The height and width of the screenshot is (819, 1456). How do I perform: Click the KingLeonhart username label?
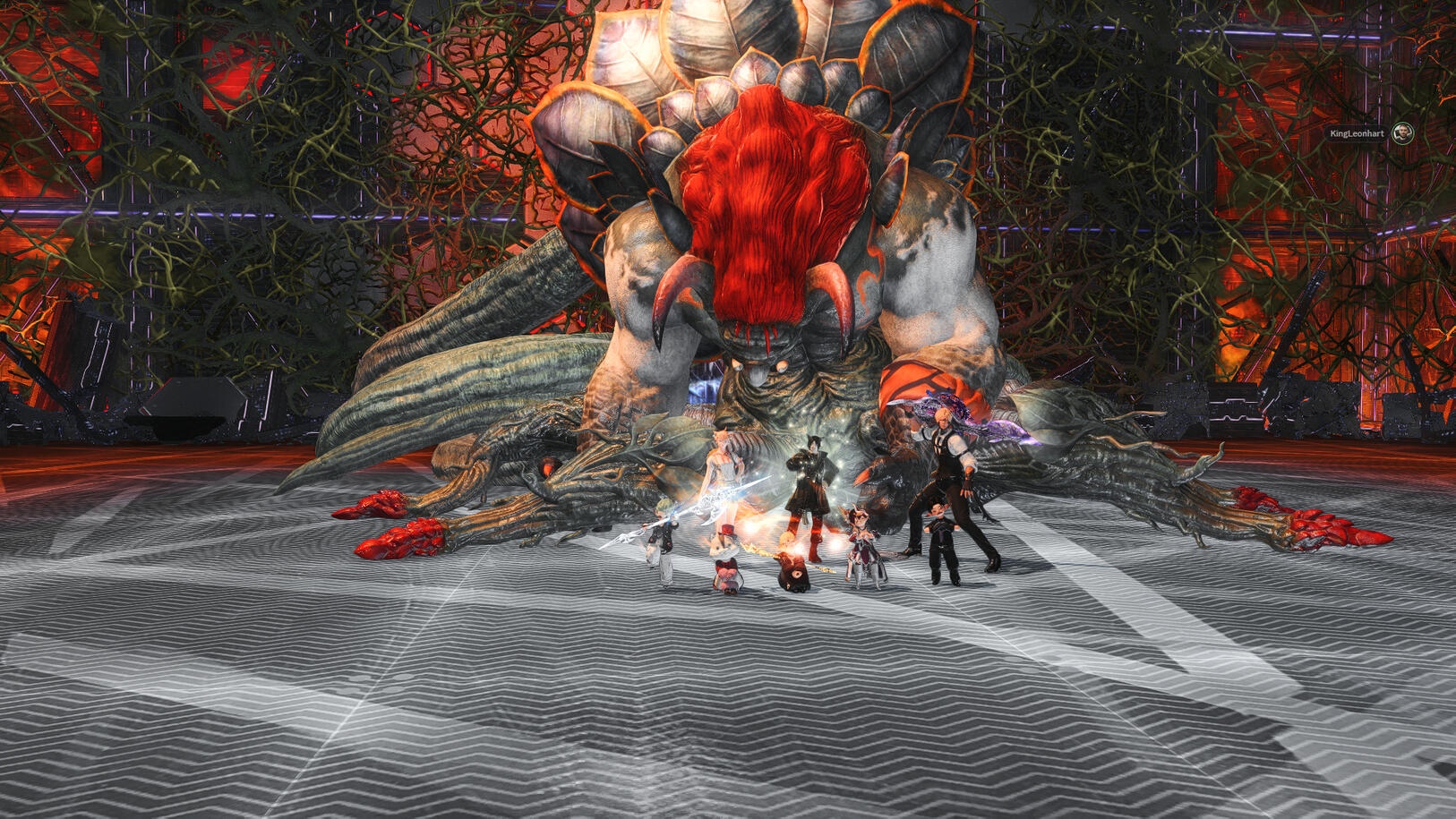click(x=1356, y=133)
